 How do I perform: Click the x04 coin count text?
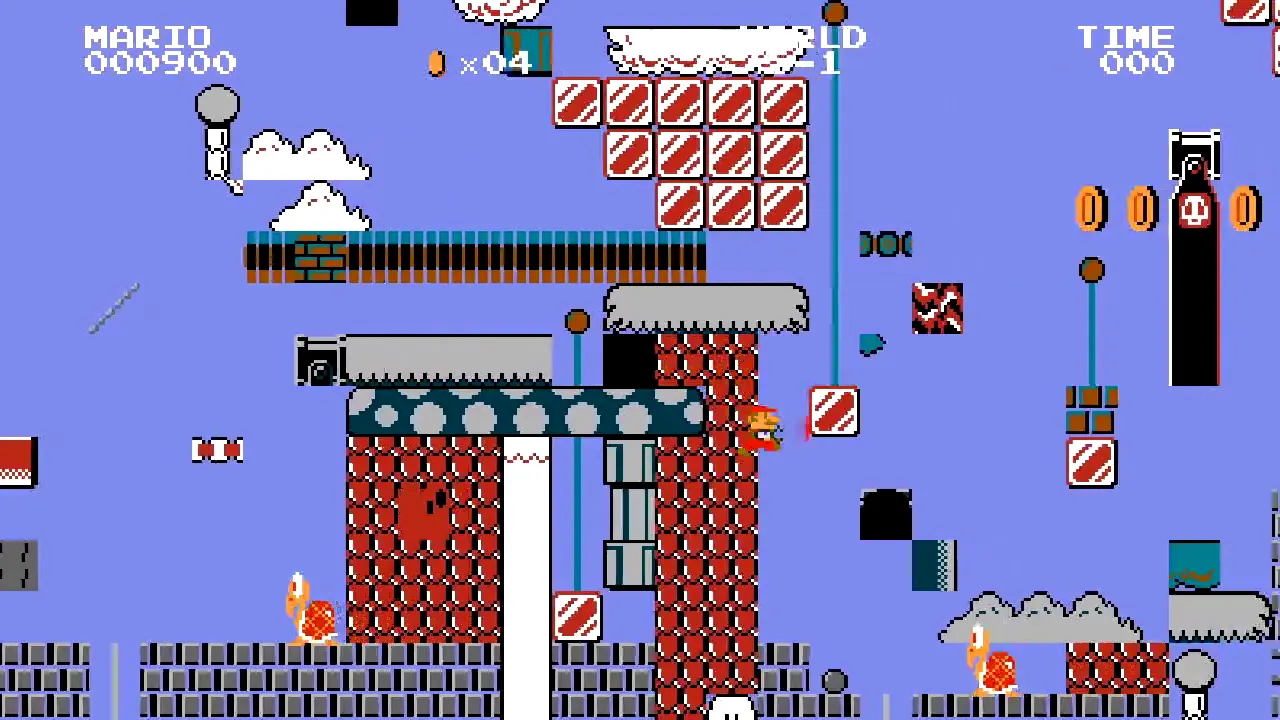click(497, 63)
